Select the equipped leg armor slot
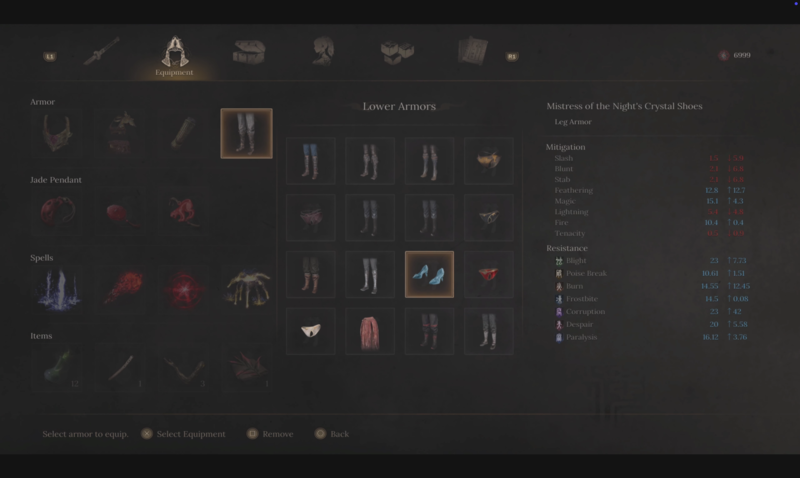 click(x=246, y=134)
